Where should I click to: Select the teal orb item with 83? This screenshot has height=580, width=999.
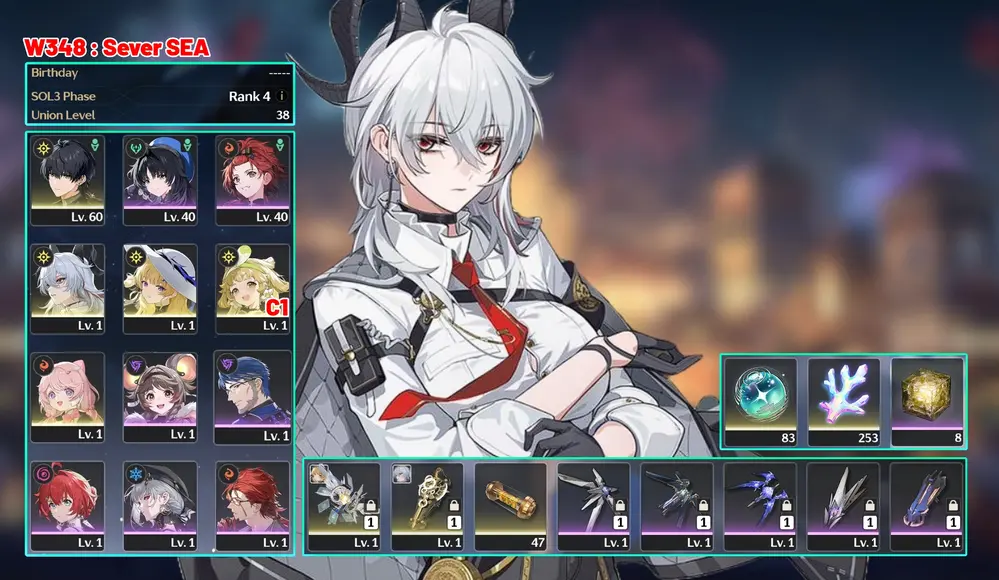[x=760, y=401]
